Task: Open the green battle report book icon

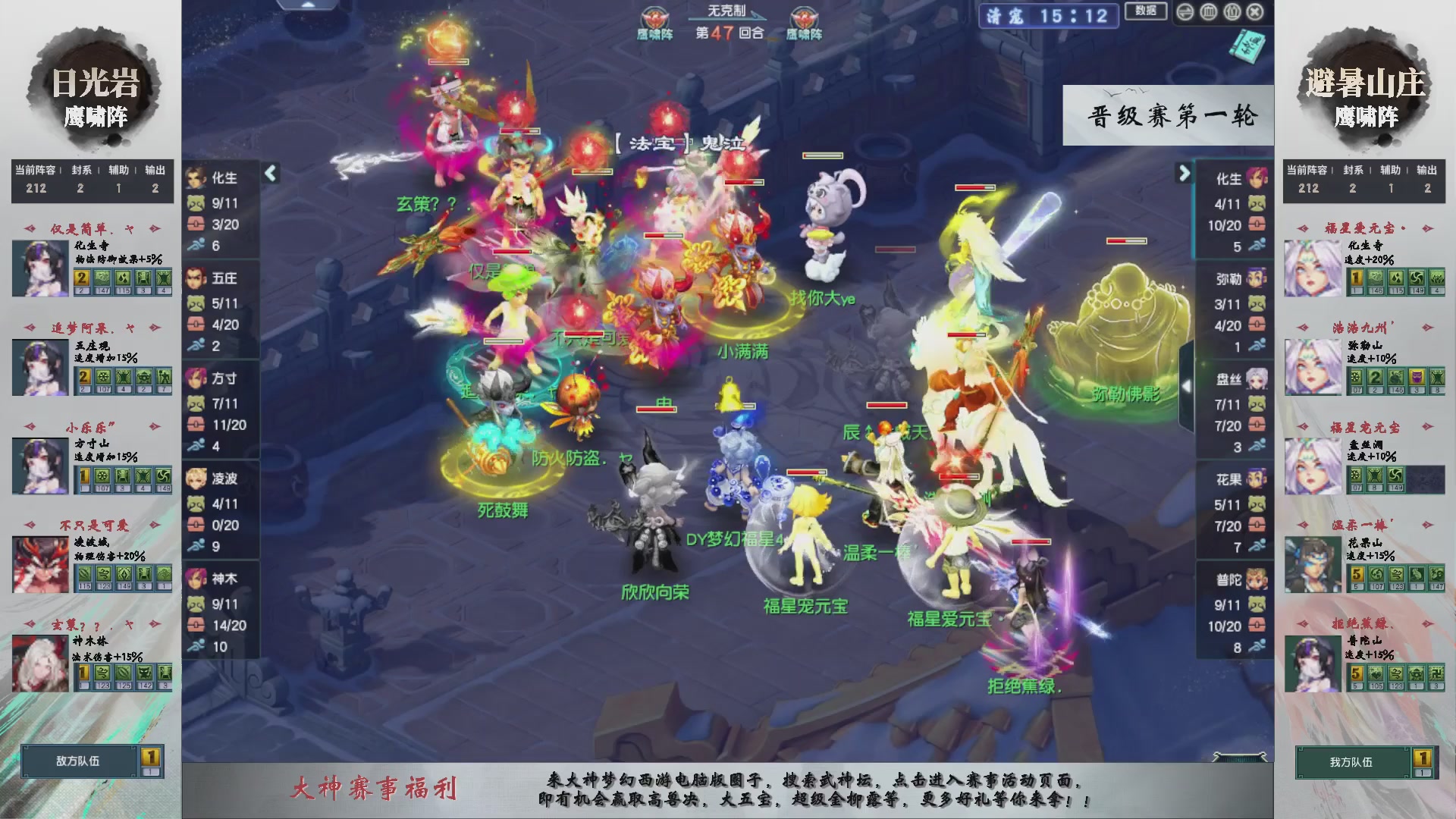Action: pos(1247,47)
